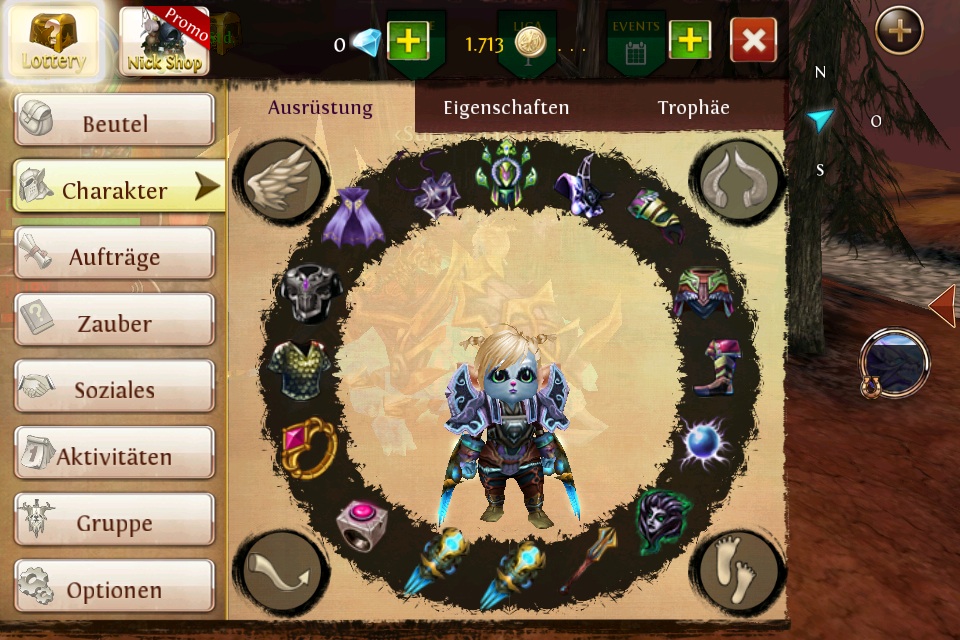Select the purple cloak equipment slot
Image resolution: width=960 pixels, height=640 pixels.
pos(352,217)
